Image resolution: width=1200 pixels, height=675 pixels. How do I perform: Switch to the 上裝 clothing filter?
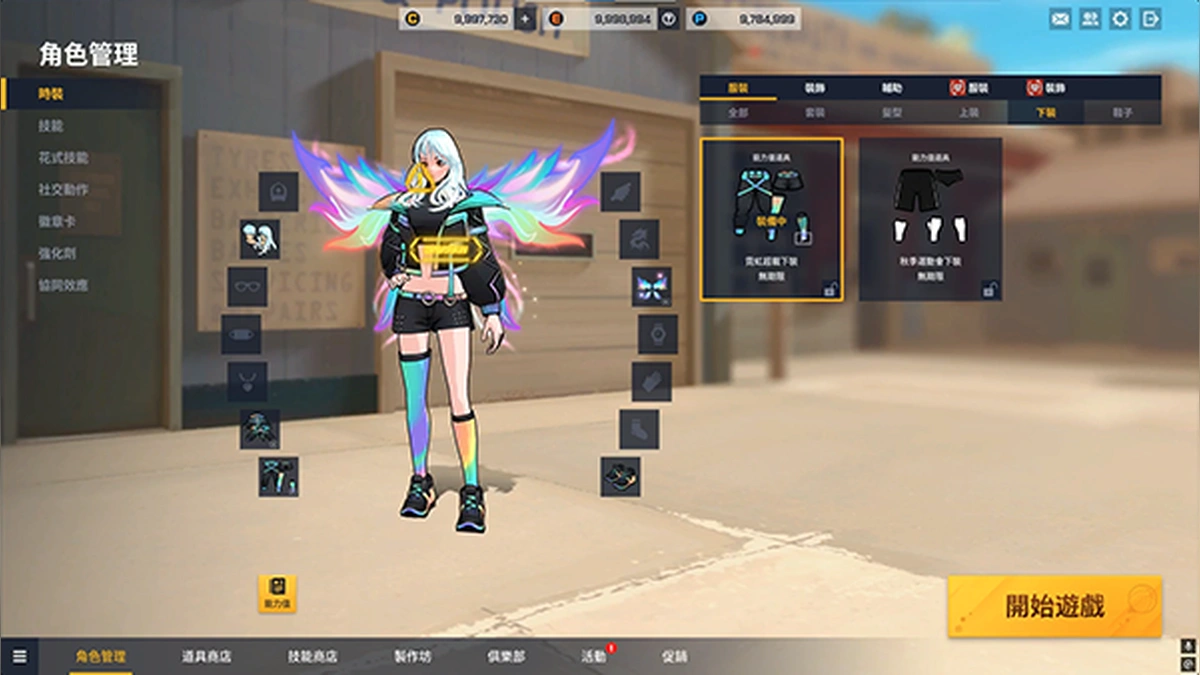coord(968,113)
